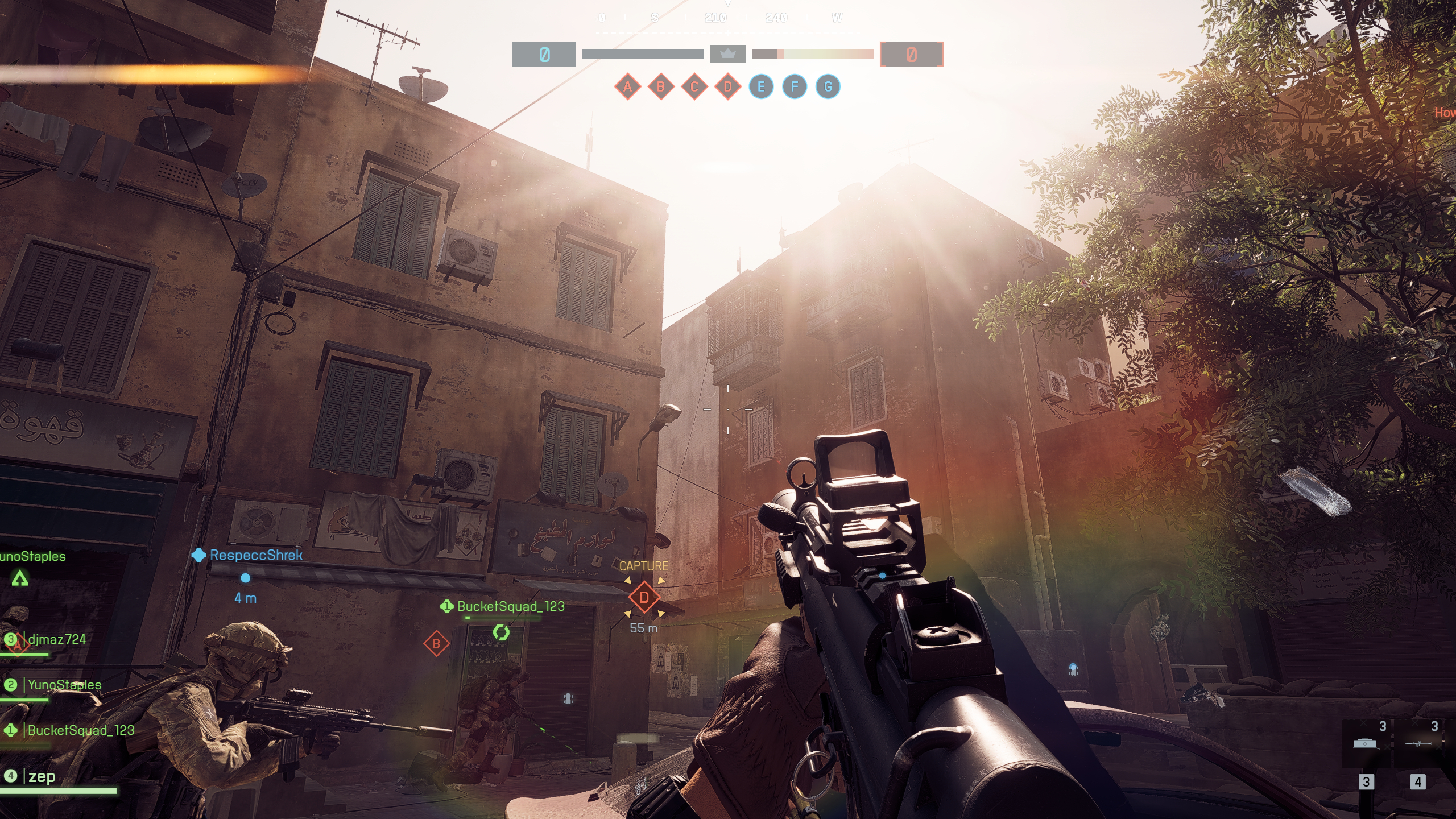This screenshot has width=1456, height=819.
Task: Click the crown icon in the score bar
Action: (x=728, y=54)
